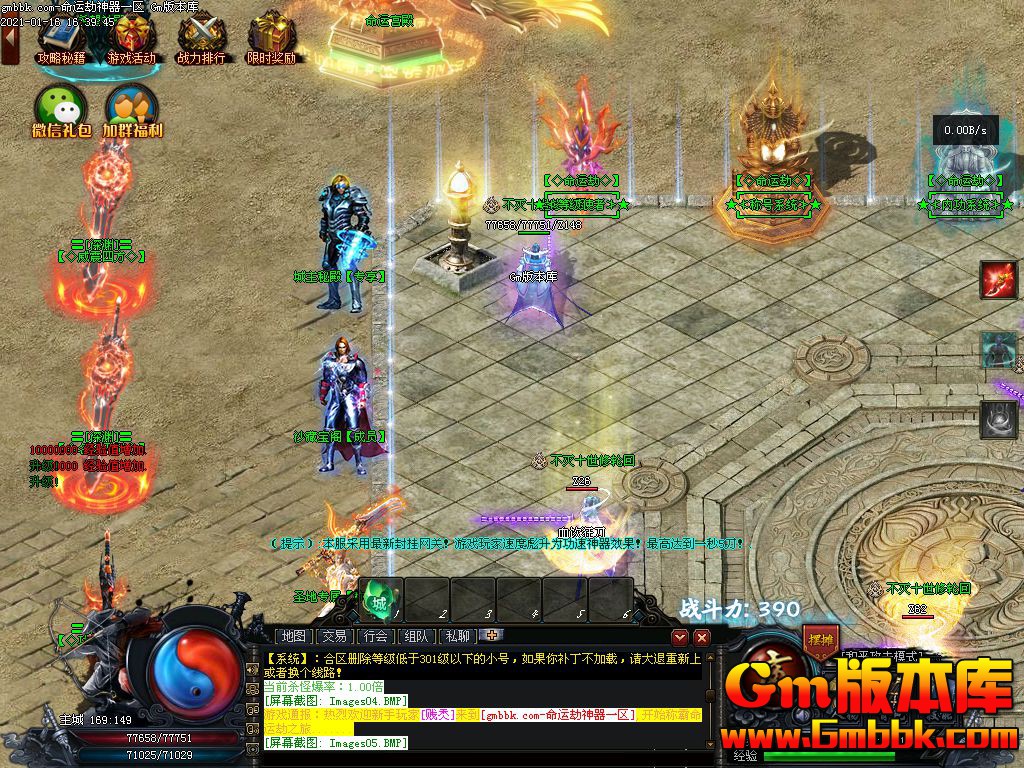Open the 游戏活动 red gift box icon
Viewport: 1024px width, 768px height.
click(132, 37)
